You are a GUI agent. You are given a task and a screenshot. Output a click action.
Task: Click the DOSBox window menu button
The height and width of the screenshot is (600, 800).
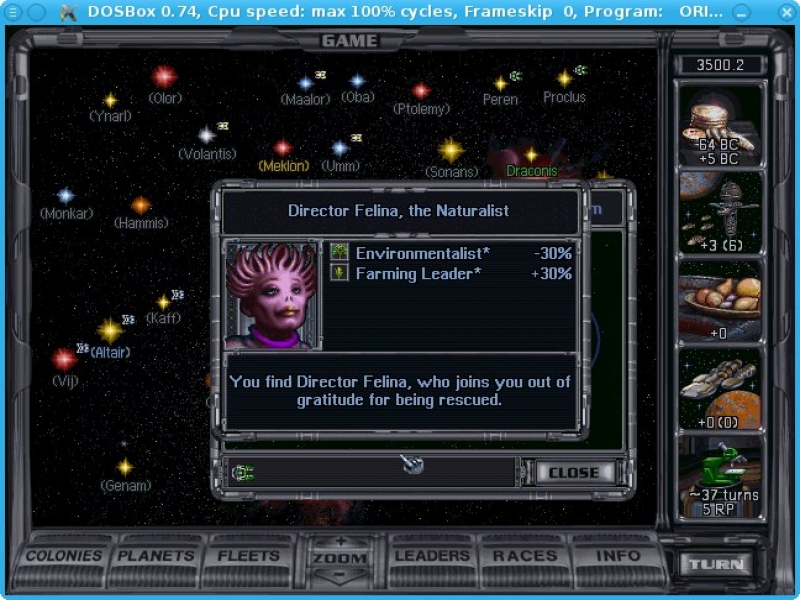click(14, 12)
